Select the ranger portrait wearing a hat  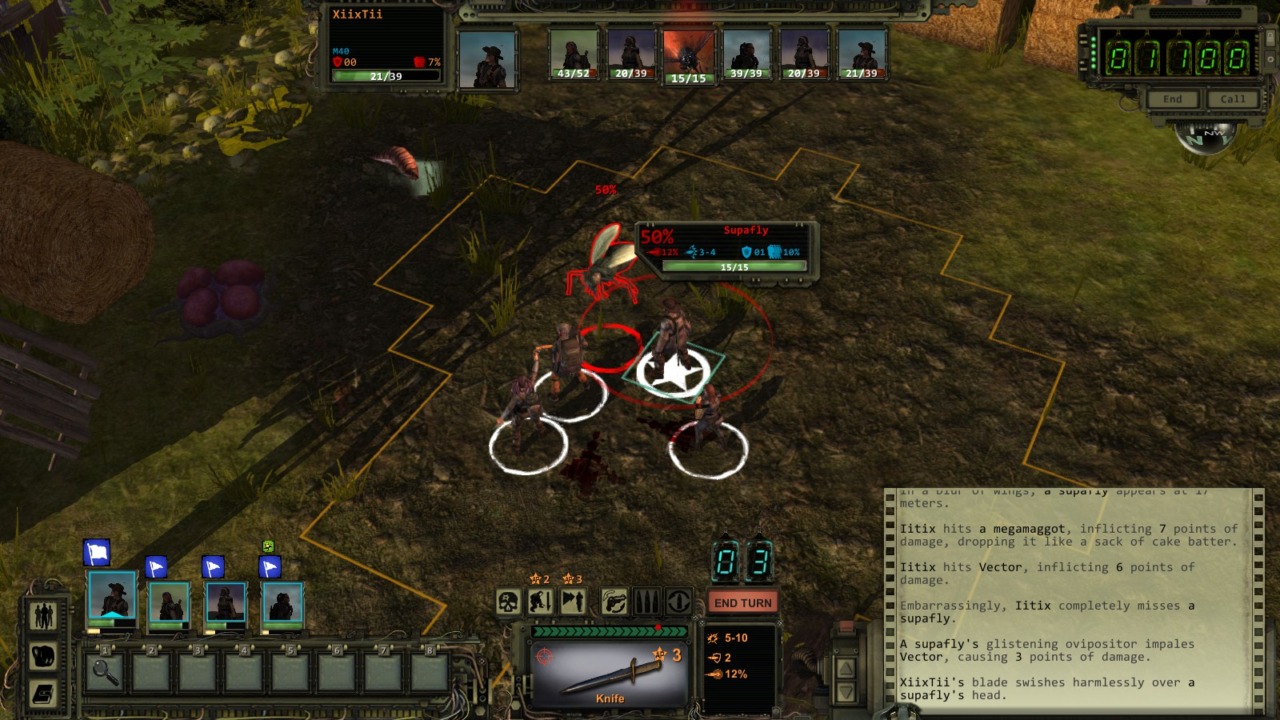(x=111, y=596)
